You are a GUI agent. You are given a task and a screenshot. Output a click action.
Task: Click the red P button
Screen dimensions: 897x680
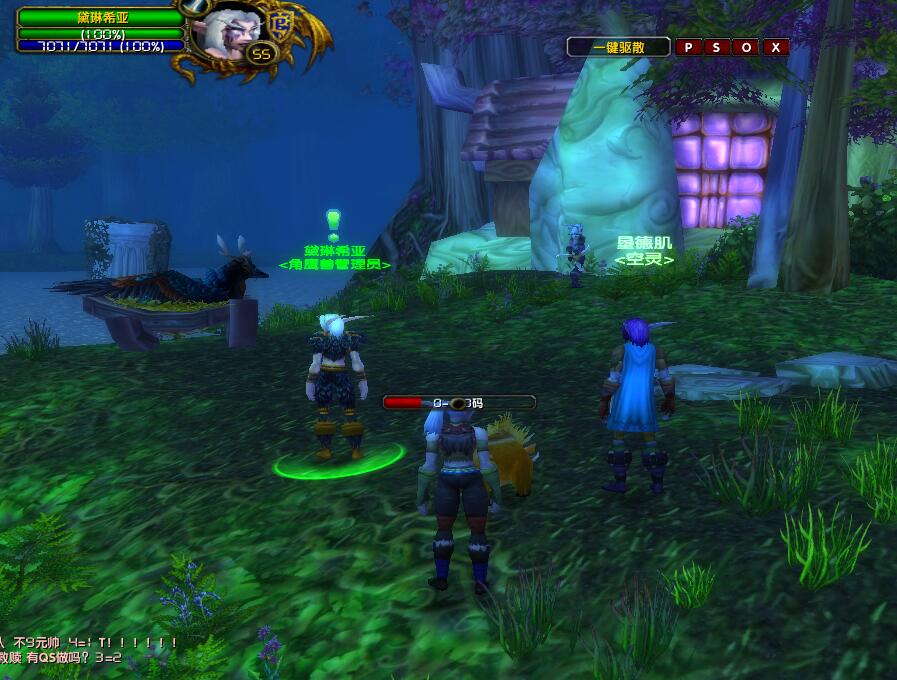pos(688,47)
